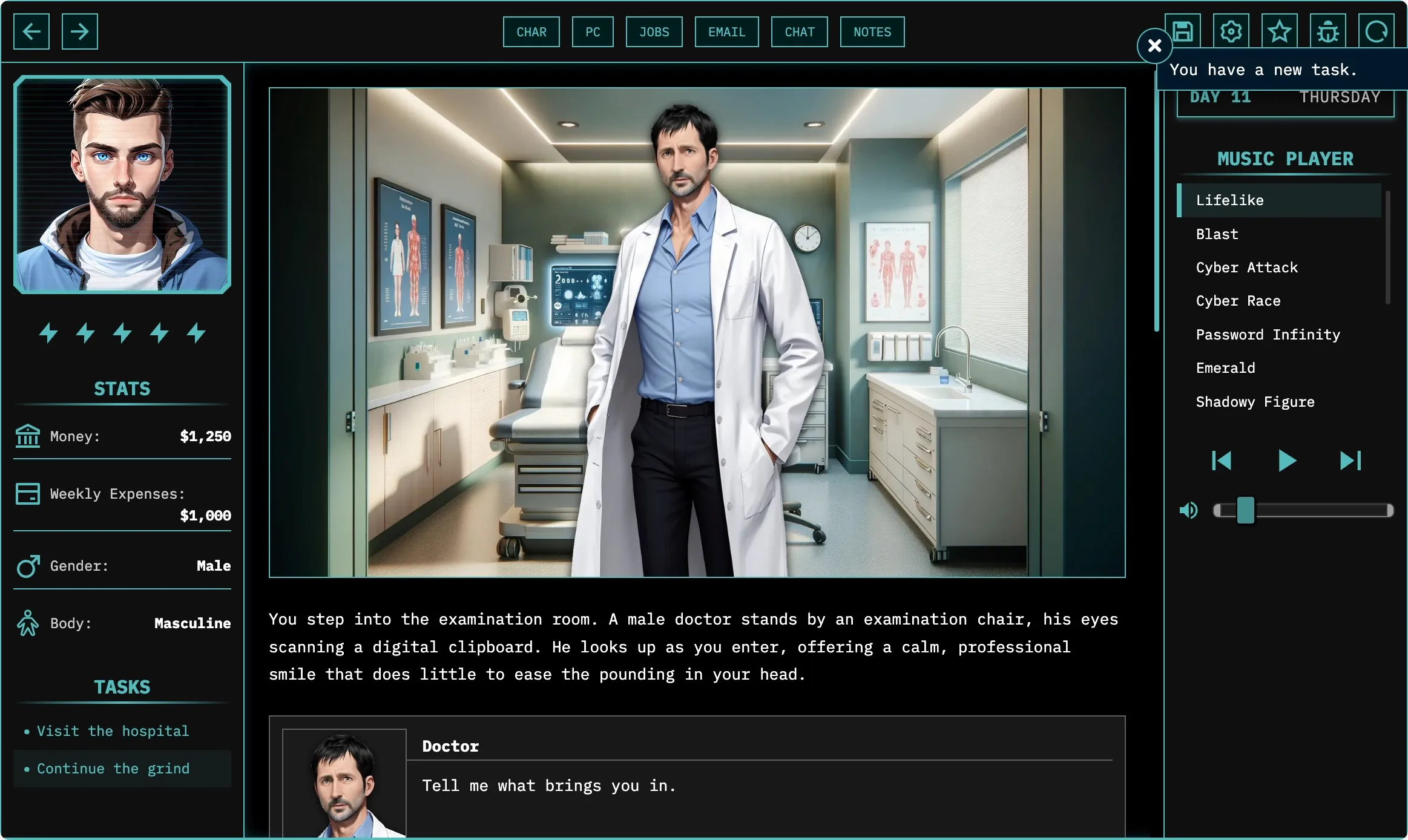Viewport: 1408px width, 840px height.
Task: Open the CHAT menu
Action: pyautogui.click(x=799, y=32)
